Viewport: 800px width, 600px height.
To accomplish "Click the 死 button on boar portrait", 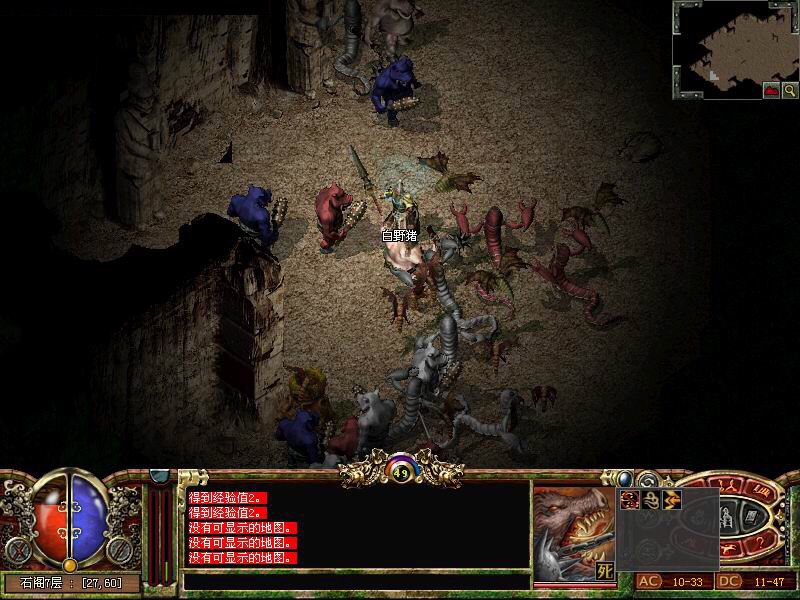I will pyautogui.click(x=605, y=572).
